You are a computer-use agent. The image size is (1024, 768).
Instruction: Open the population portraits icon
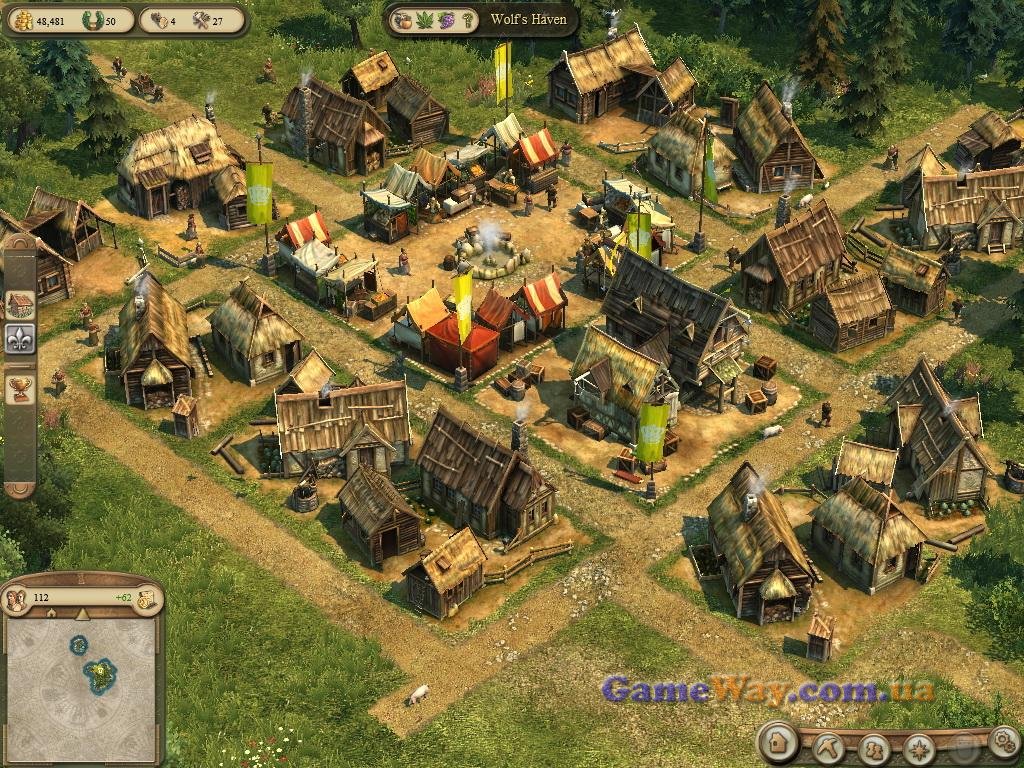click(16, 600)
